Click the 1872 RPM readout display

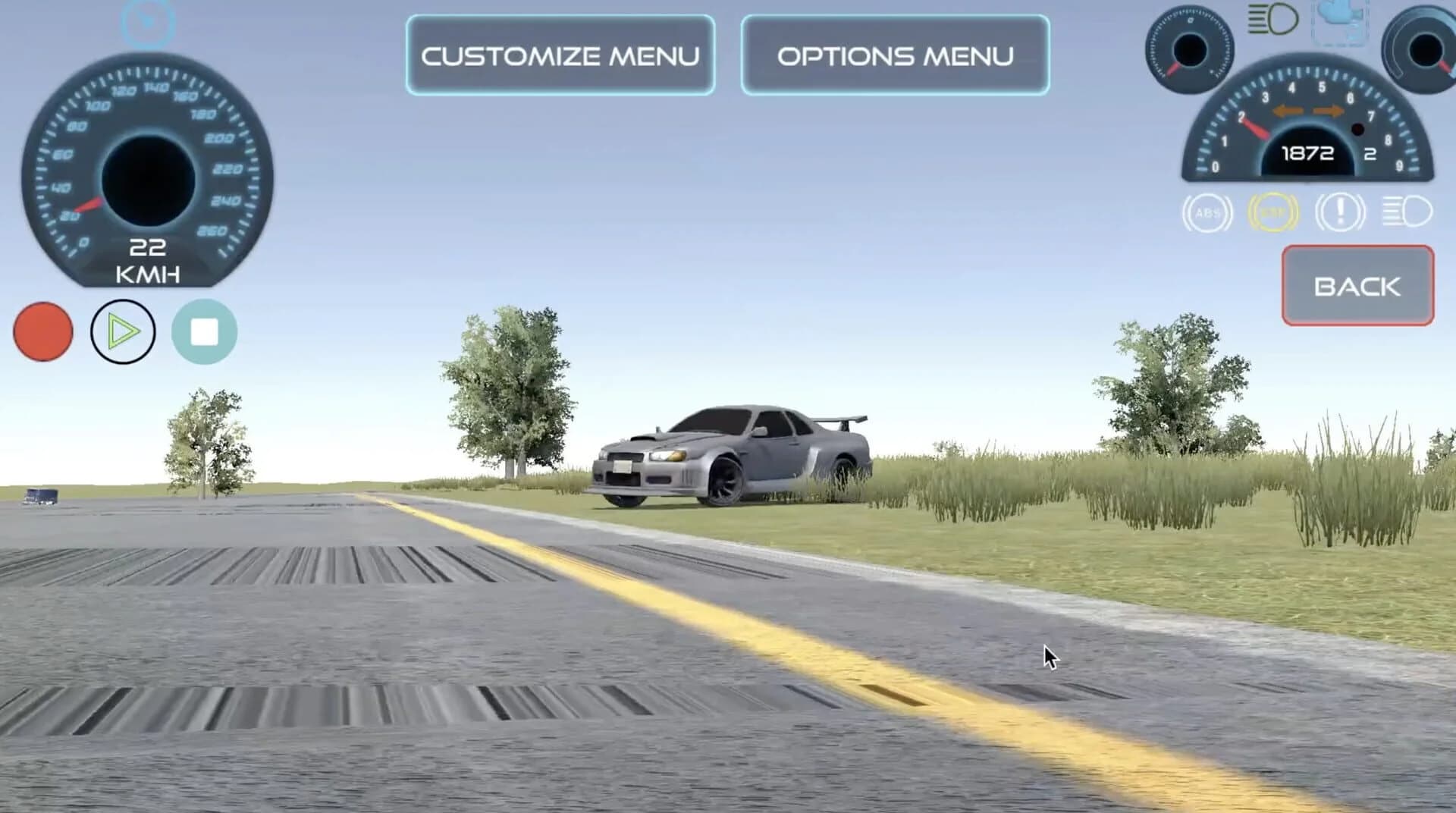point(1306,153)
